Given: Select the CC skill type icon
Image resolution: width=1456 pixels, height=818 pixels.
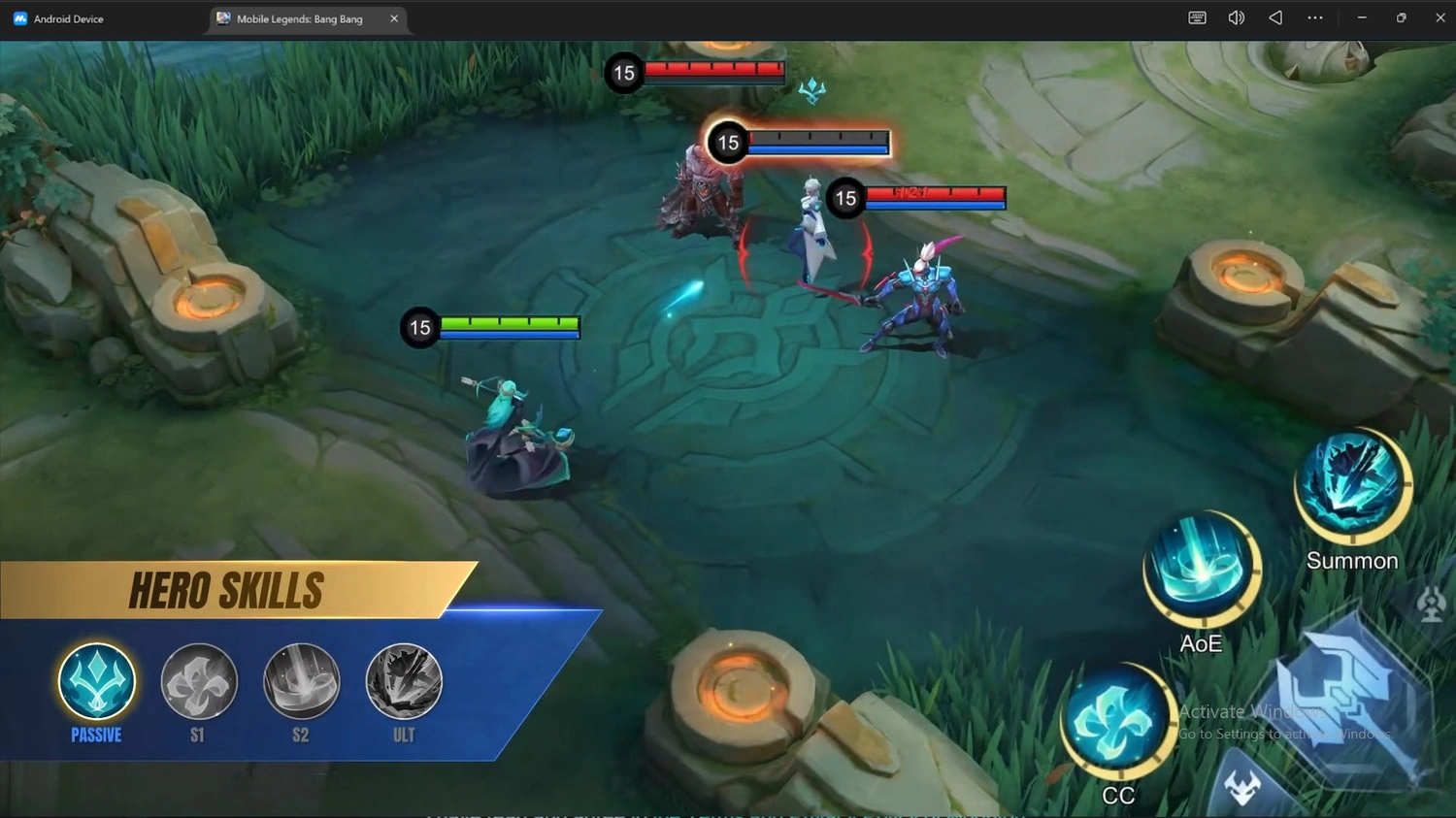Looking at the screenshot, I should 1119,722.
